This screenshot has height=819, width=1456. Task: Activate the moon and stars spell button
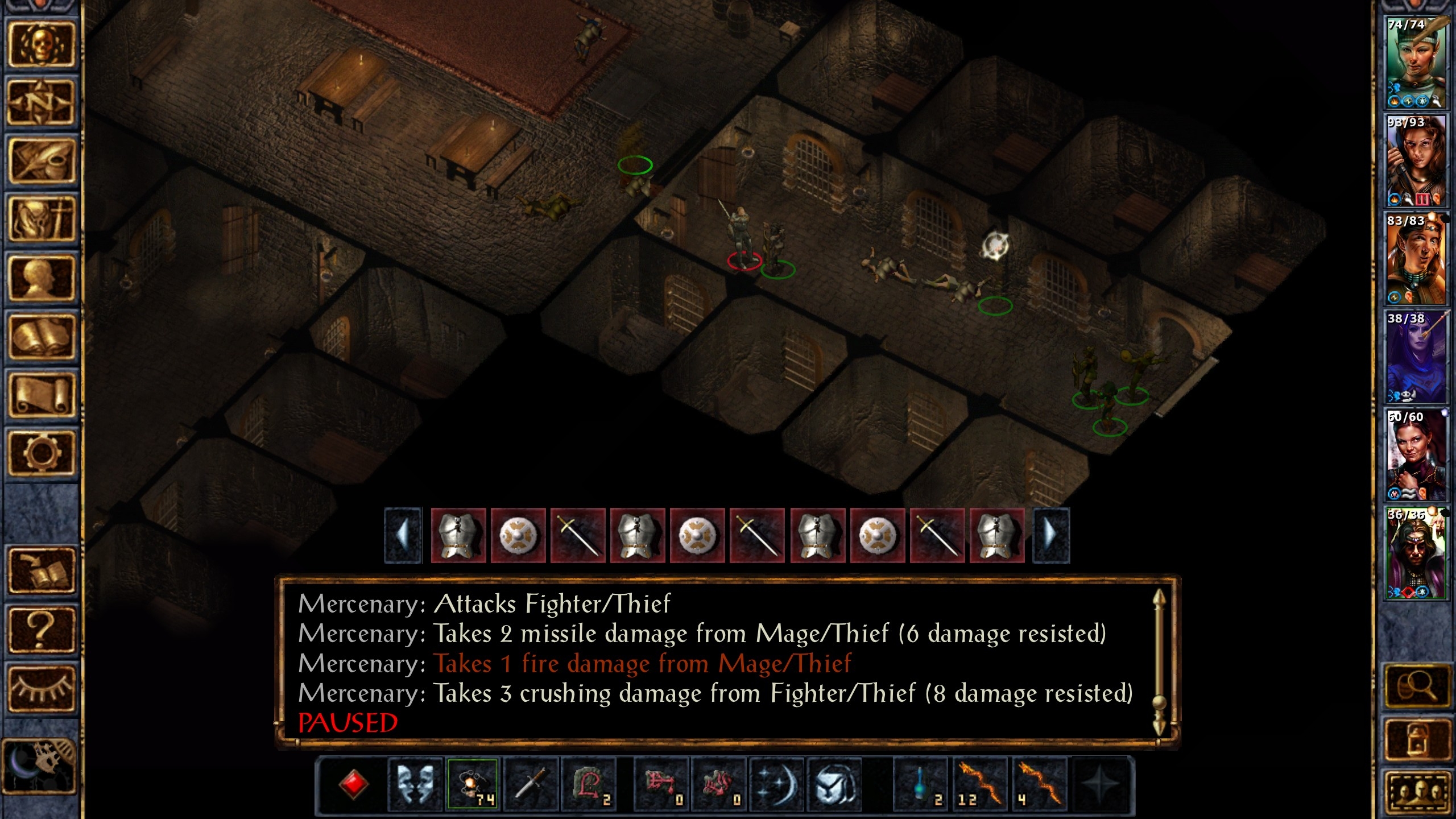point(776,784)
